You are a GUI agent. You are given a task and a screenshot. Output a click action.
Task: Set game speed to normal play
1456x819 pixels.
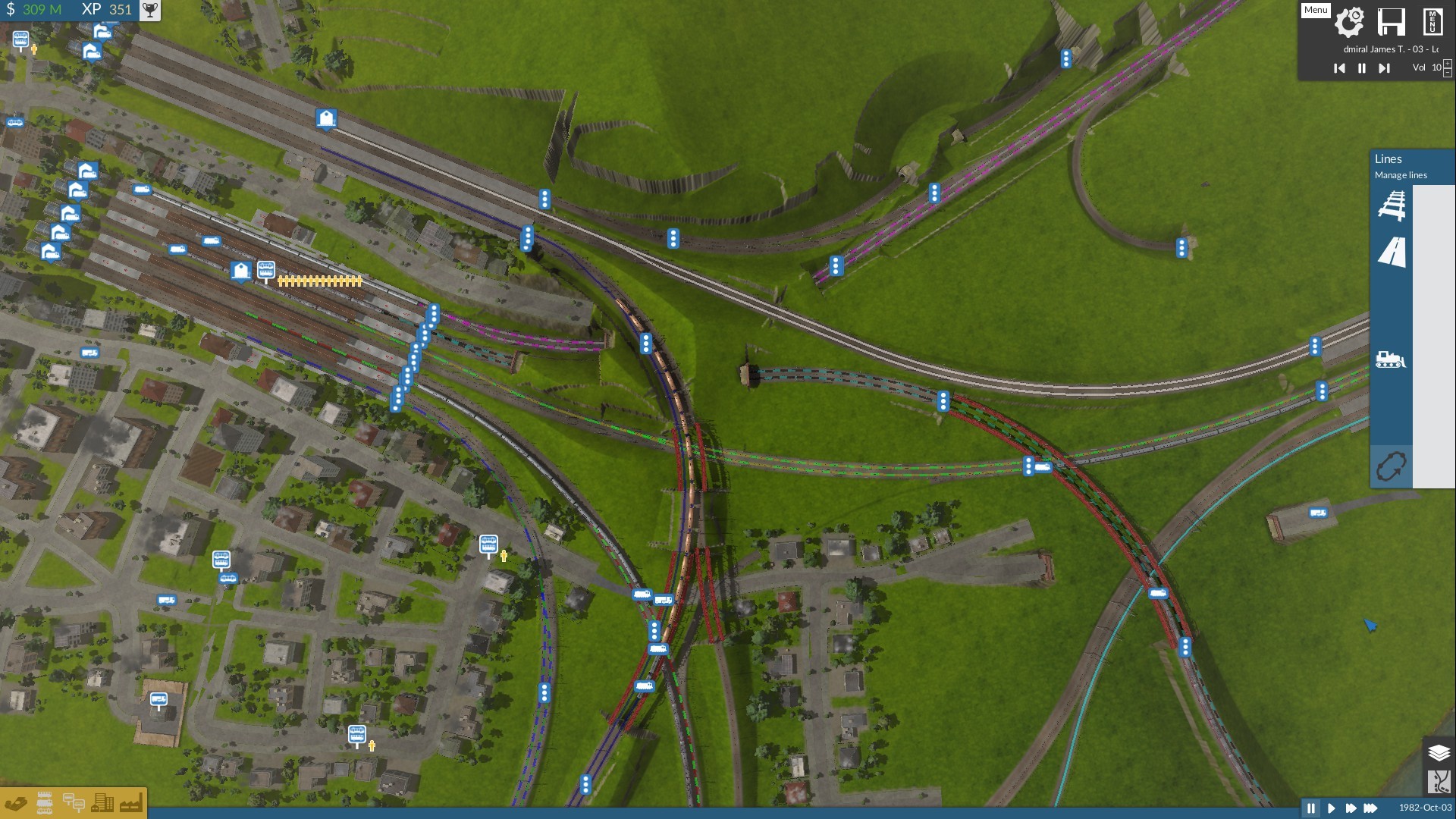tap(1330, 808)
